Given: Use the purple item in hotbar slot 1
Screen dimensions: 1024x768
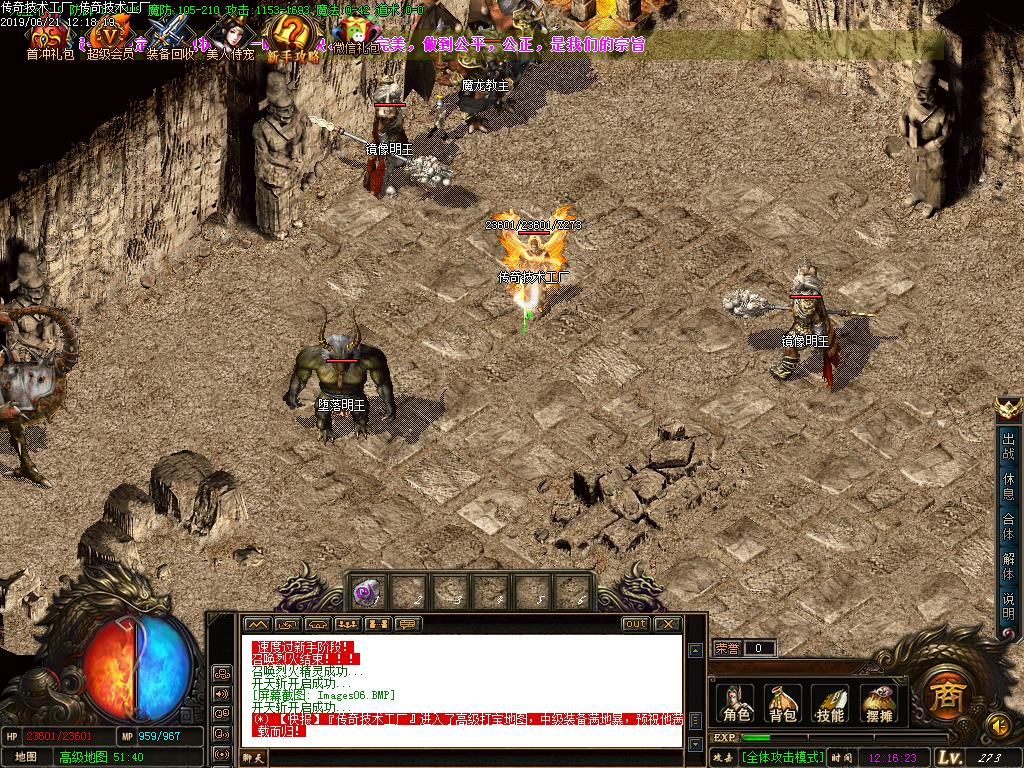Looking at the screenshot, I should [x=365, y=593].
